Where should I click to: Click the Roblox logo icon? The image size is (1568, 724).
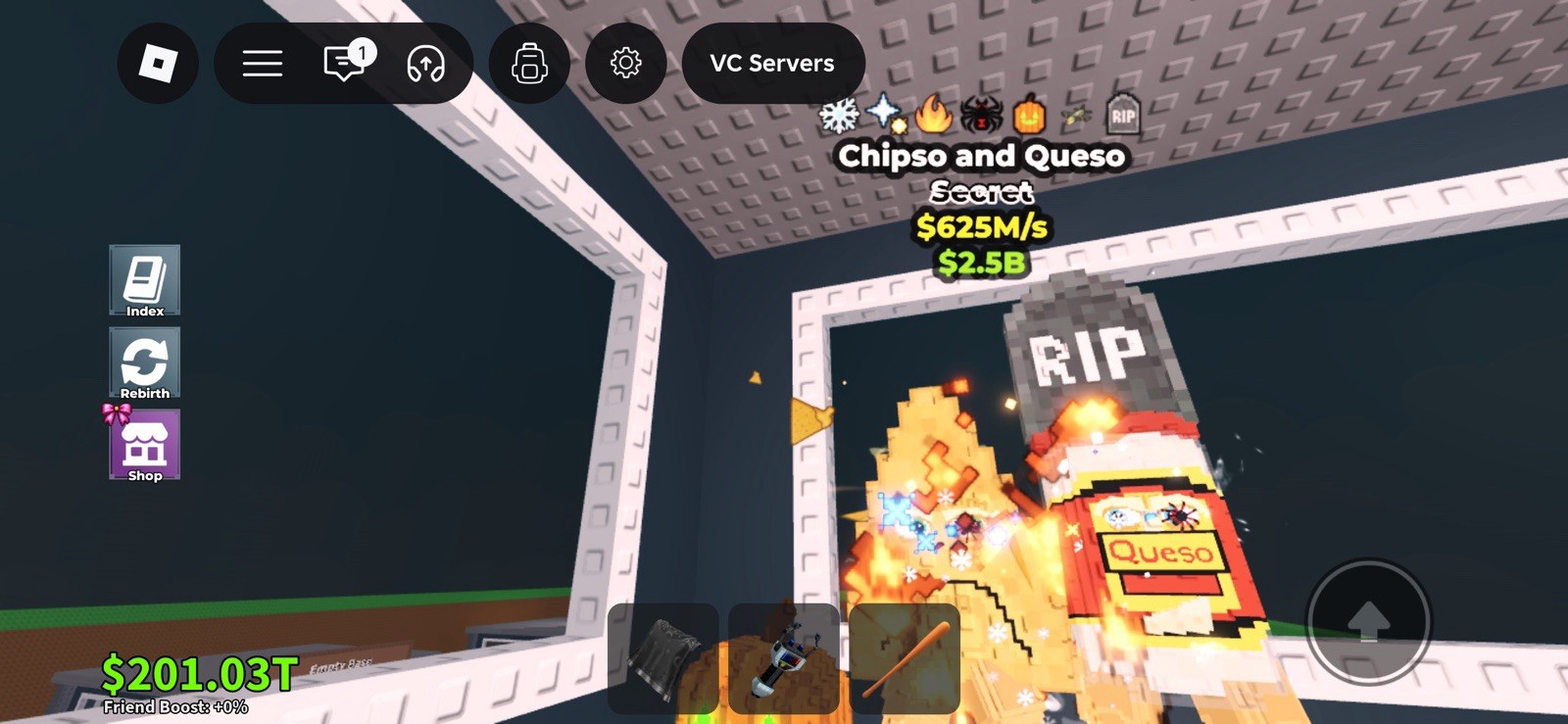click(158, 63)
